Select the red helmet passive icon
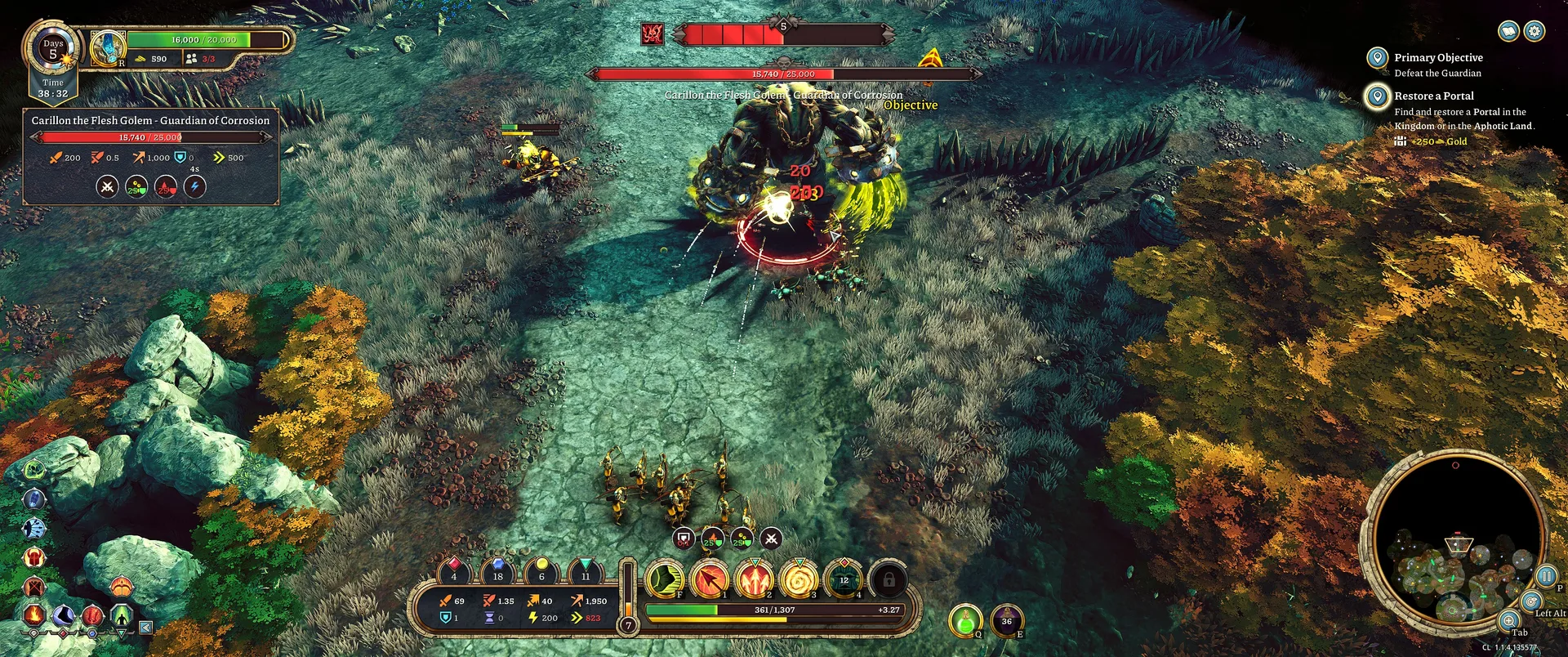Viewport: 1568px width, 657px height. coord(34,558)
